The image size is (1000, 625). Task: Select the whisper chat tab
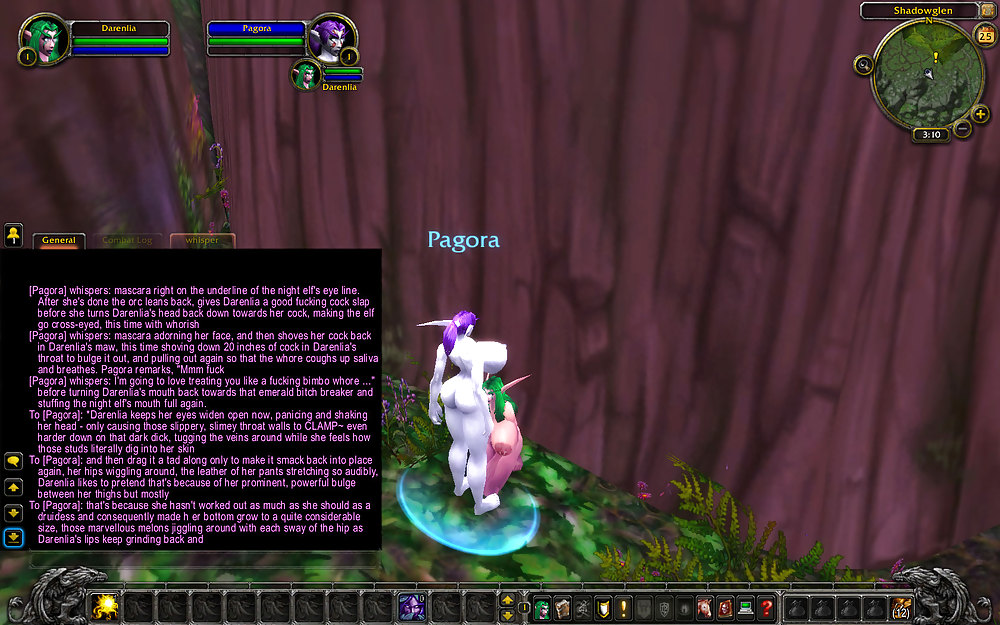pyautogui.click(x=201, y=240)
